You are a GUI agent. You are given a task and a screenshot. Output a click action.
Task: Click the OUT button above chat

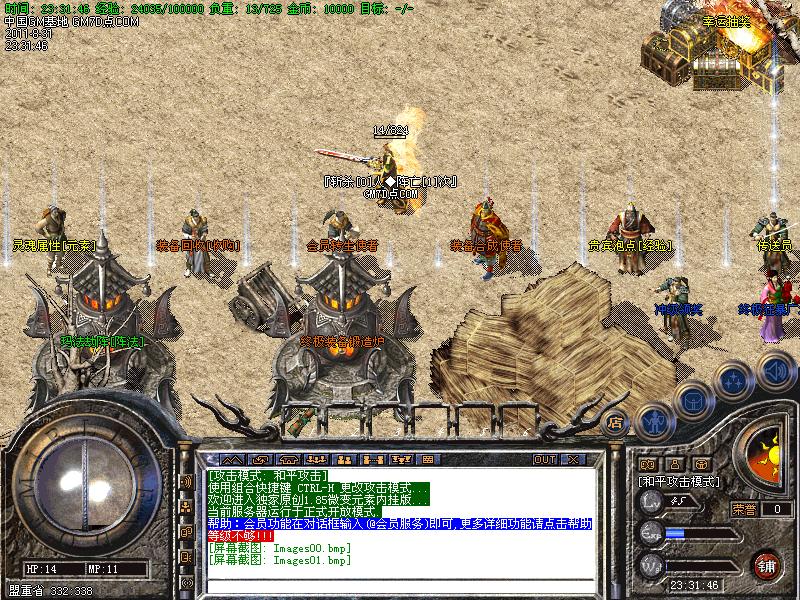(x=545, y=459)
